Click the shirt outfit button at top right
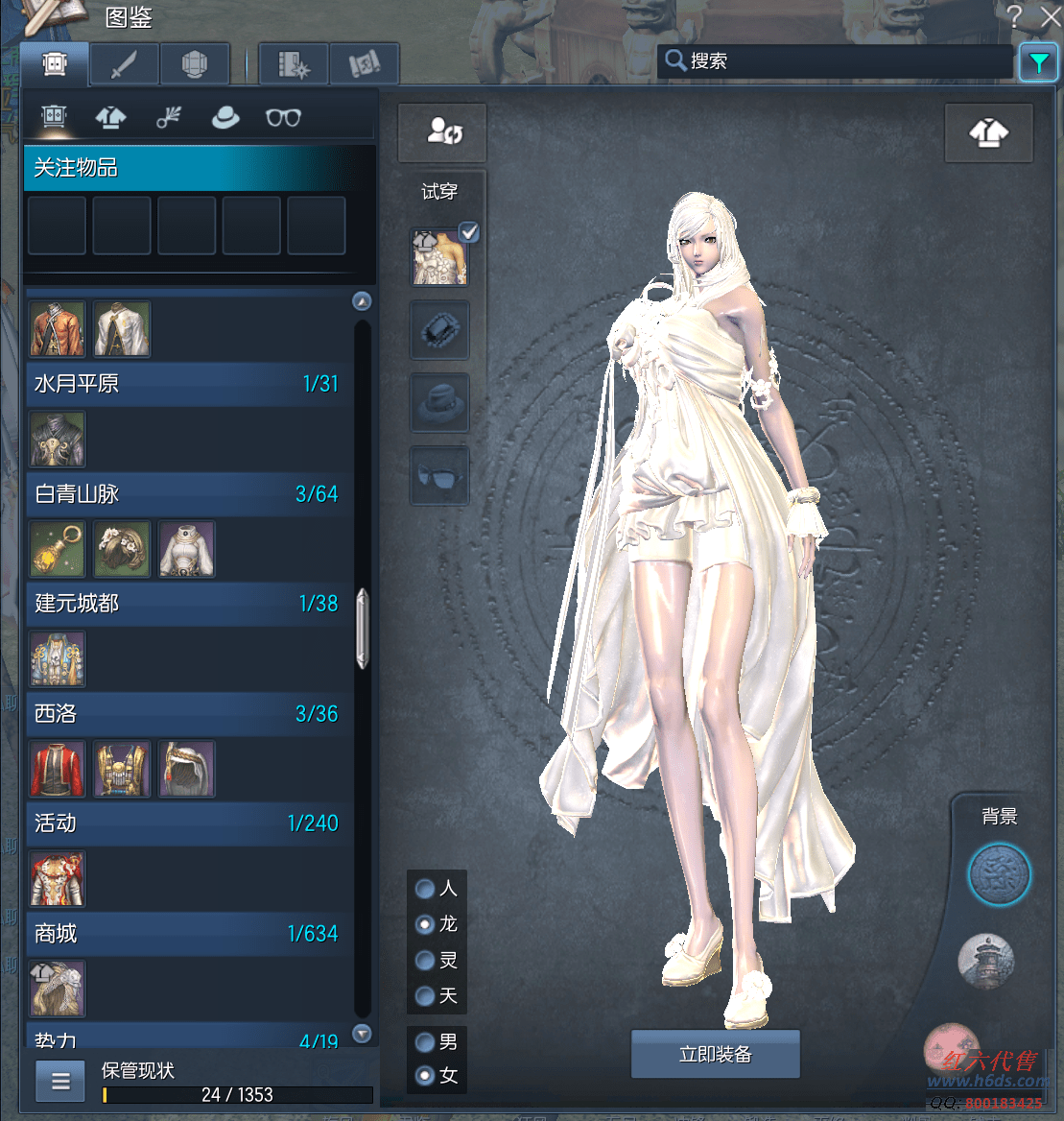Screen dimensions: 1064x1121 coord(988,133)
